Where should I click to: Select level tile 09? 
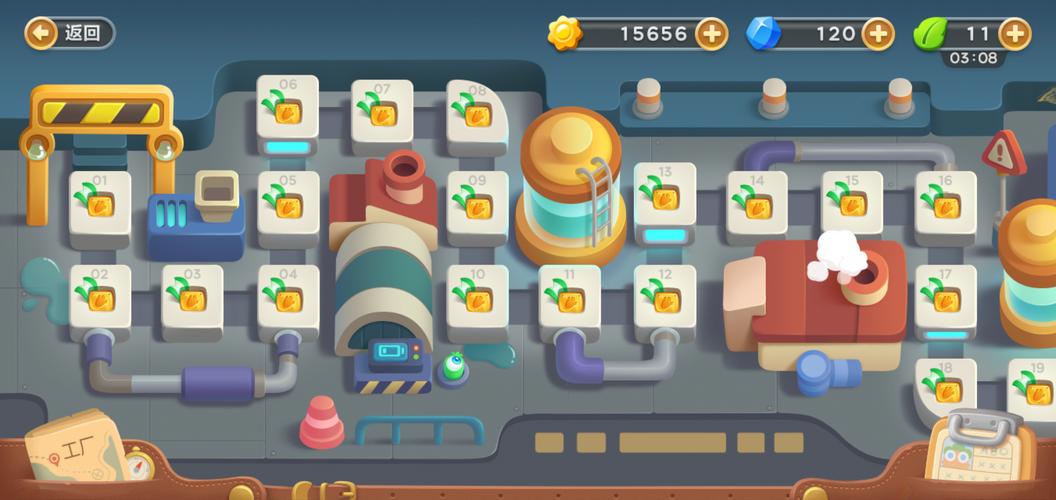tap(477, 204)
